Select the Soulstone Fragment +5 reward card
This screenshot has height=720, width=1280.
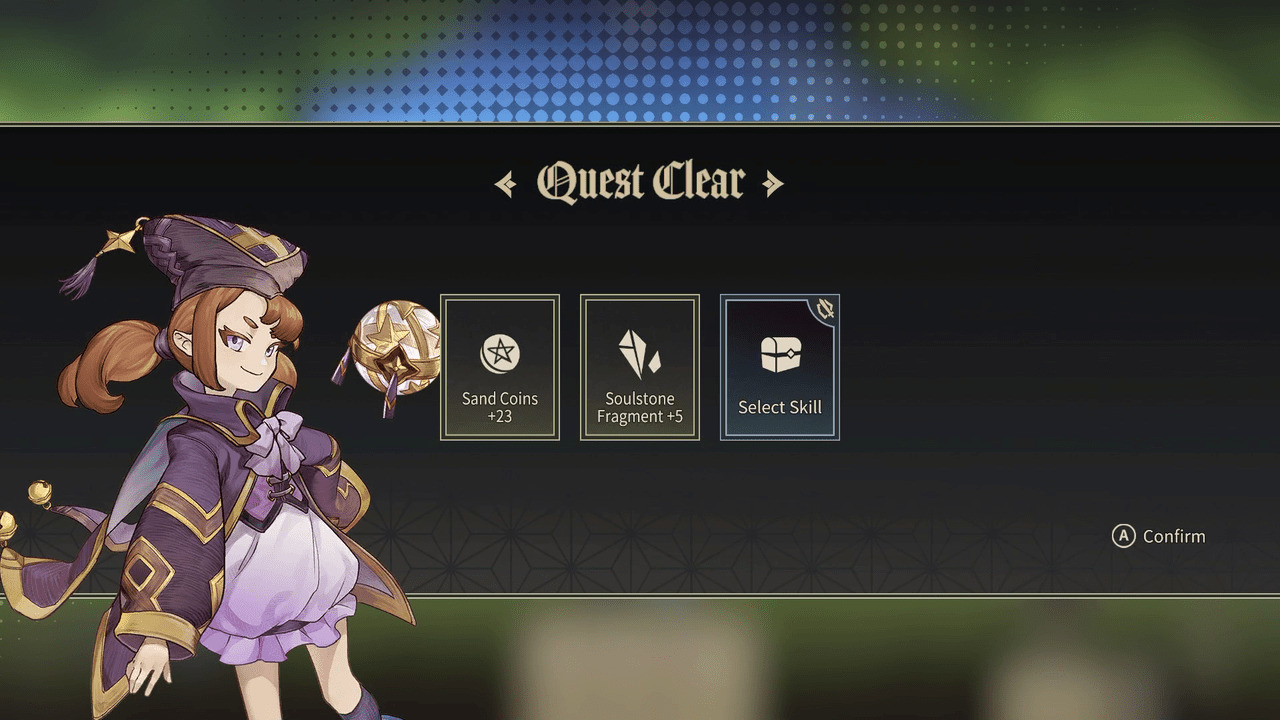[x=639, y=368]
